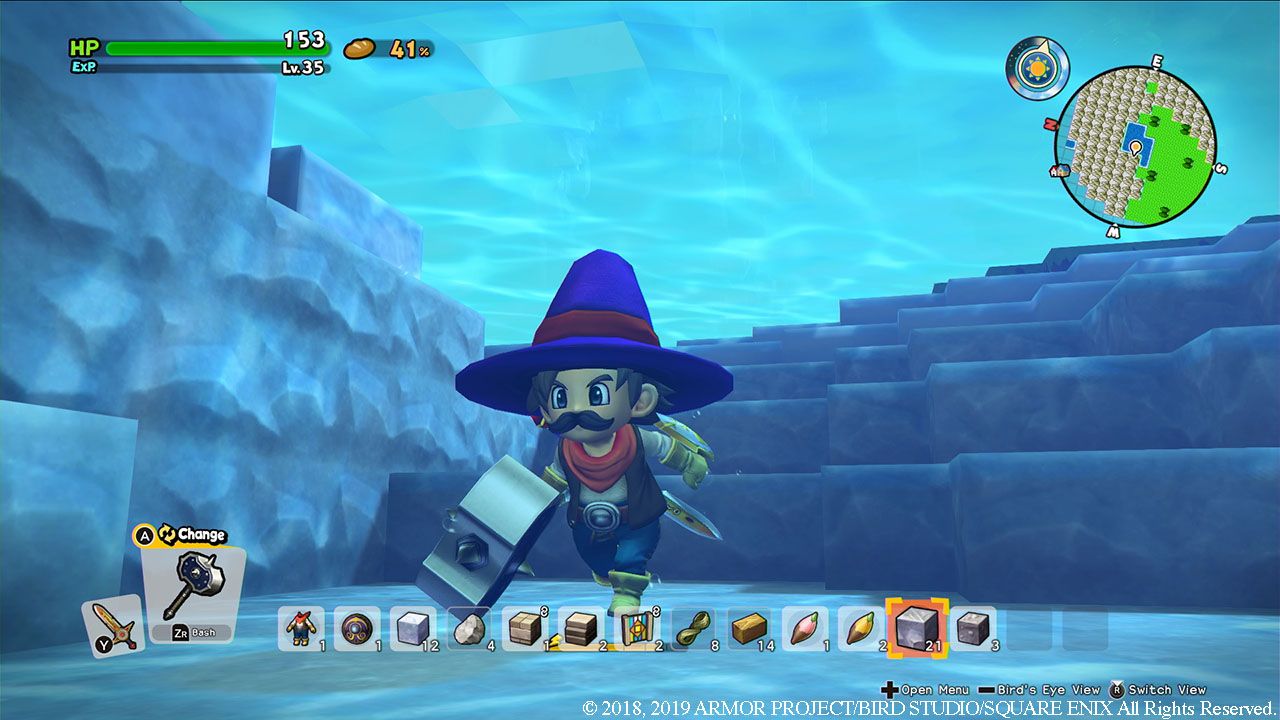This screenshot has height=720, width=1280.
Task: Select the equipped hammer slot
Action: click(195, 580)
